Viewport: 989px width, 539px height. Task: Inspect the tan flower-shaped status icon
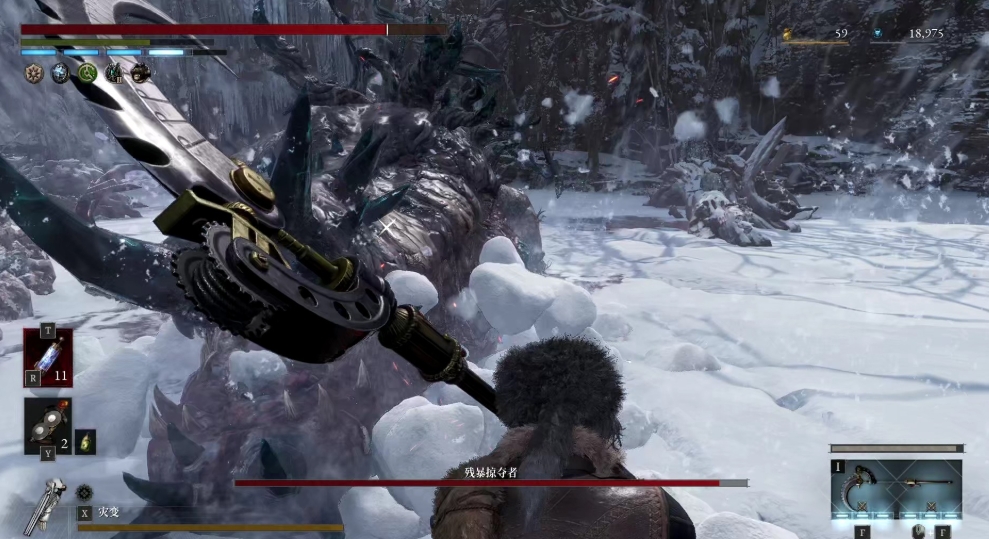[x=34, y=73]
